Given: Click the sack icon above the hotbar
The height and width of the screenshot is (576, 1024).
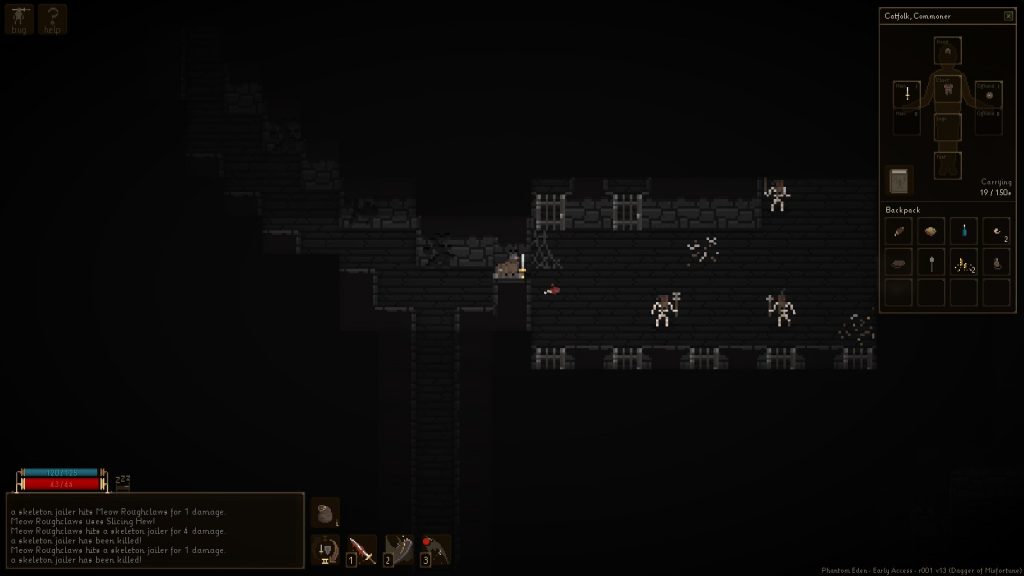Looking at the screenshot, I should click(325, 513).
